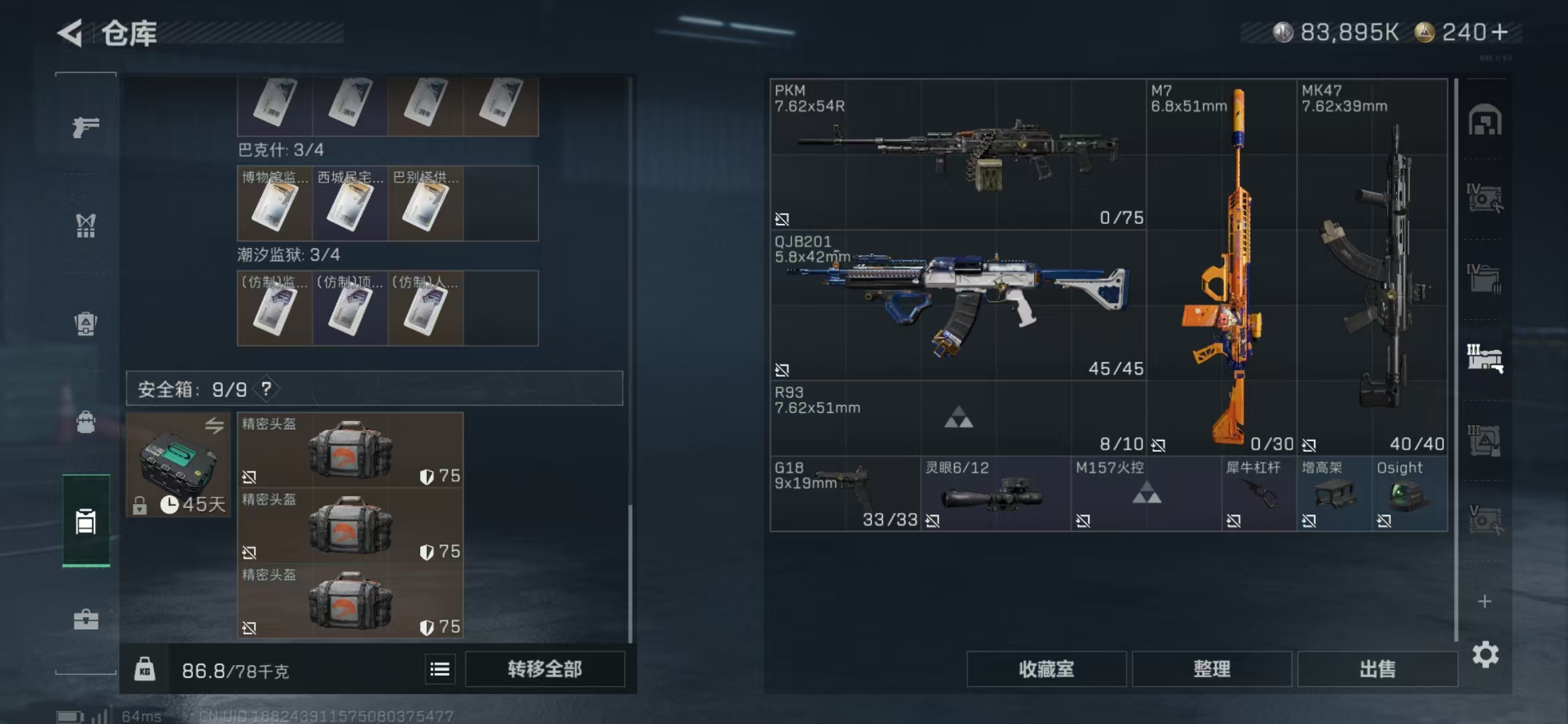Image resolution: width=1568 pixels, height=724 pixels.
Task: Select the QJB201 light machine gun
Action: tap(958, 305)
